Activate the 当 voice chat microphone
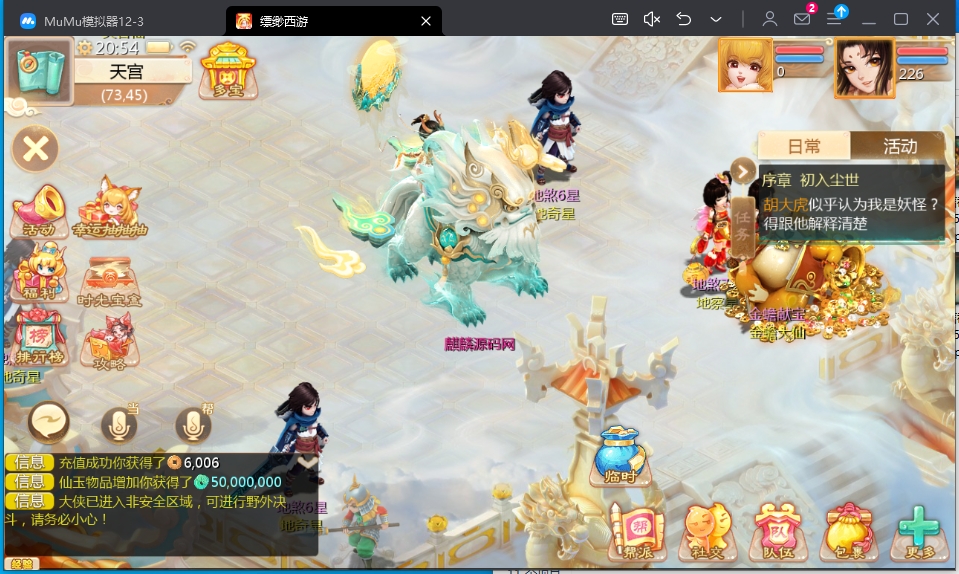The height and width of the screenshot is (574, 959). pyautogui.click(x=120, y=425)
